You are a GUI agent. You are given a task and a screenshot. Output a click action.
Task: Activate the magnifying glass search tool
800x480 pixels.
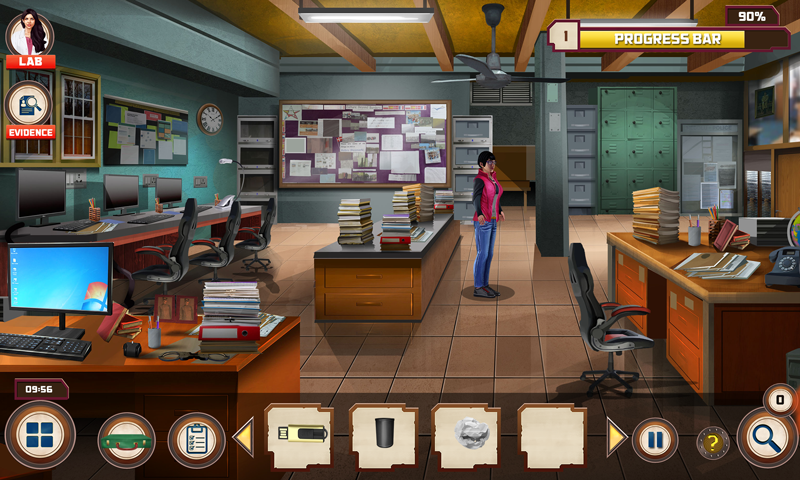tap(767, 439)
